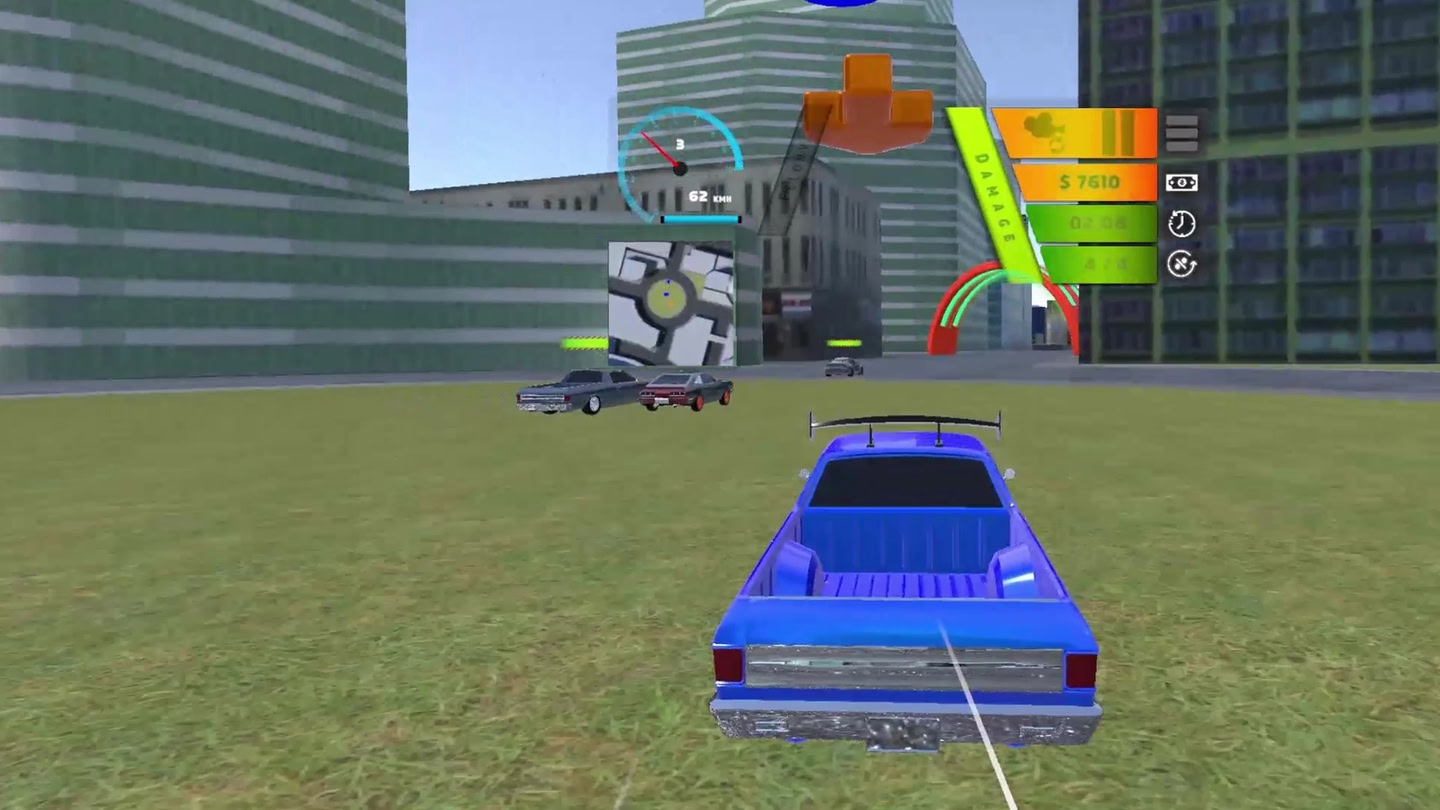Viewport: 1440px width, 810px height.
Task: Click the percent rotation icon
Action: 1181,264
